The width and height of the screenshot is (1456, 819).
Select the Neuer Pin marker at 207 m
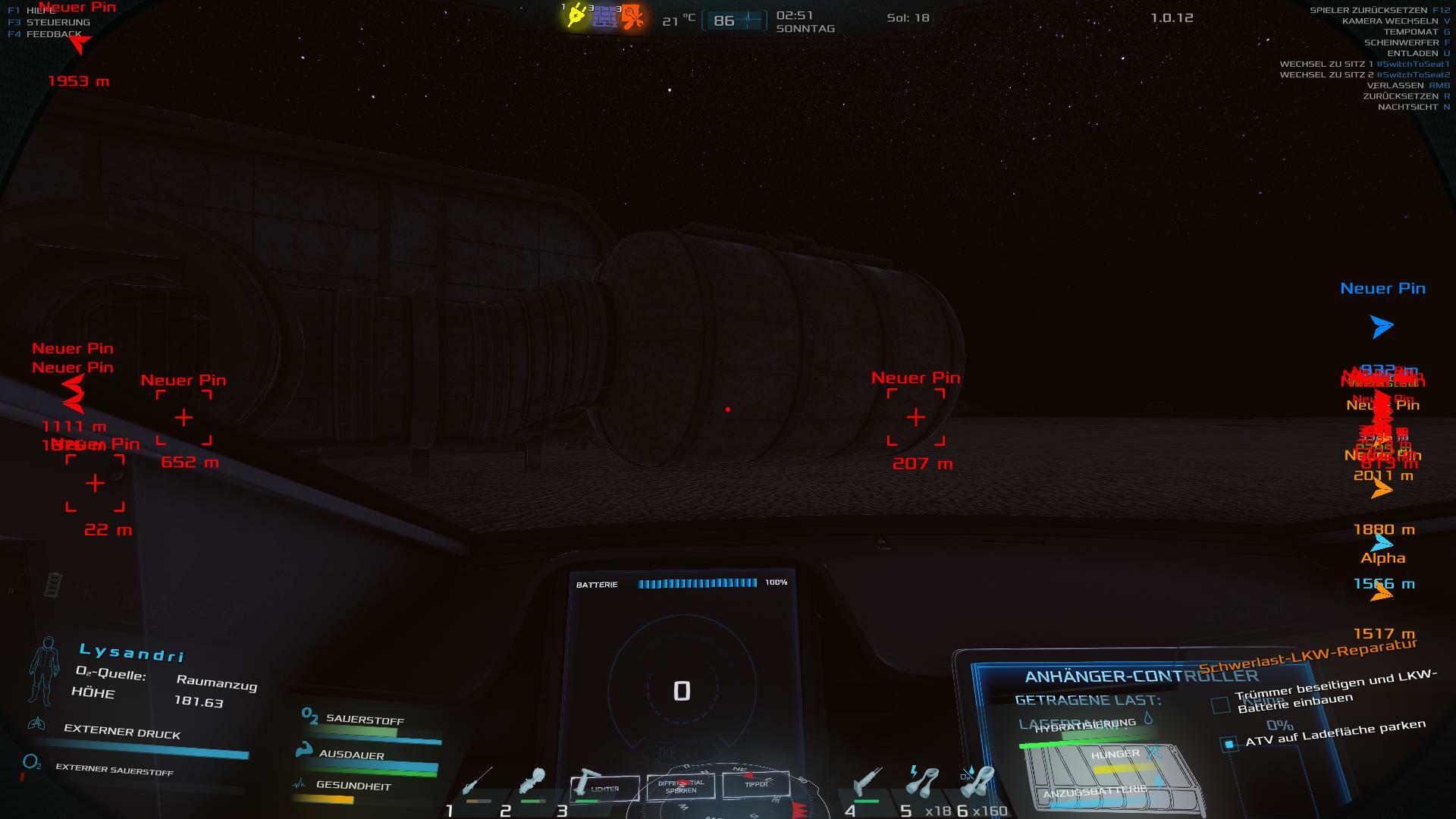click(916, 417)
